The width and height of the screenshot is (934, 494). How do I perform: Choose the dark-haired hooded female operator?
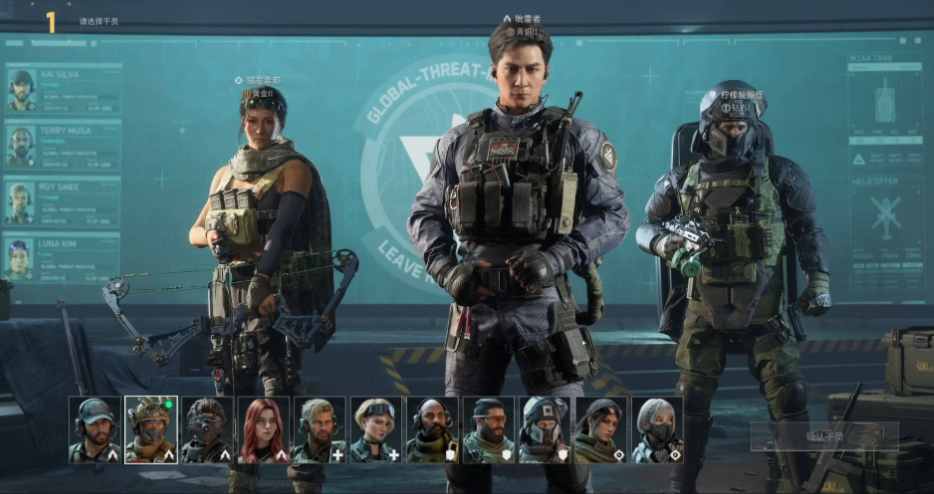[601, 430]
